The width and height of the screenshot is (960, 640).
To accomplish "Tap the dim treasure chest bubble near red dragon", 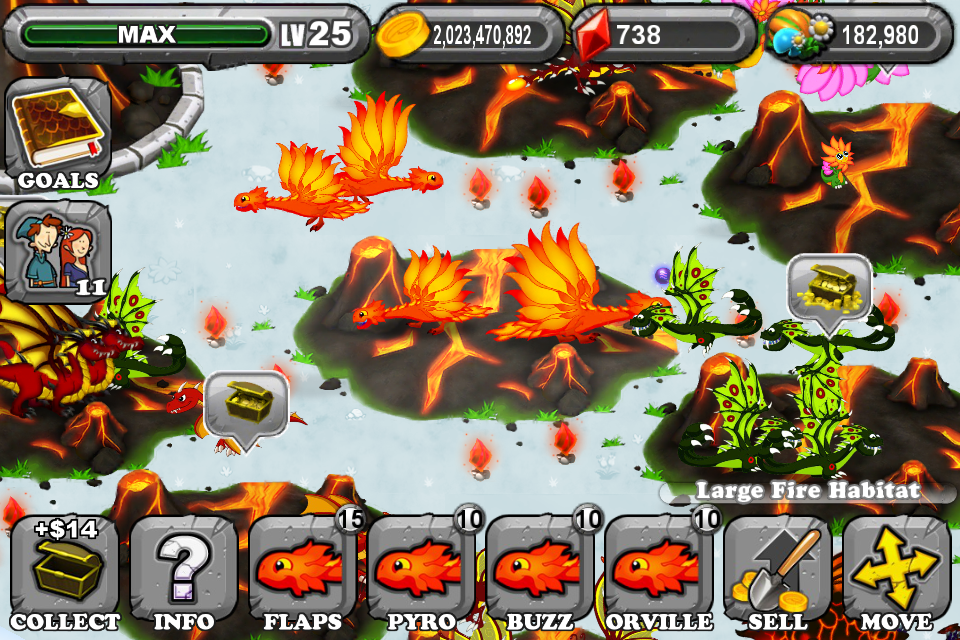I will click(246, 404).
